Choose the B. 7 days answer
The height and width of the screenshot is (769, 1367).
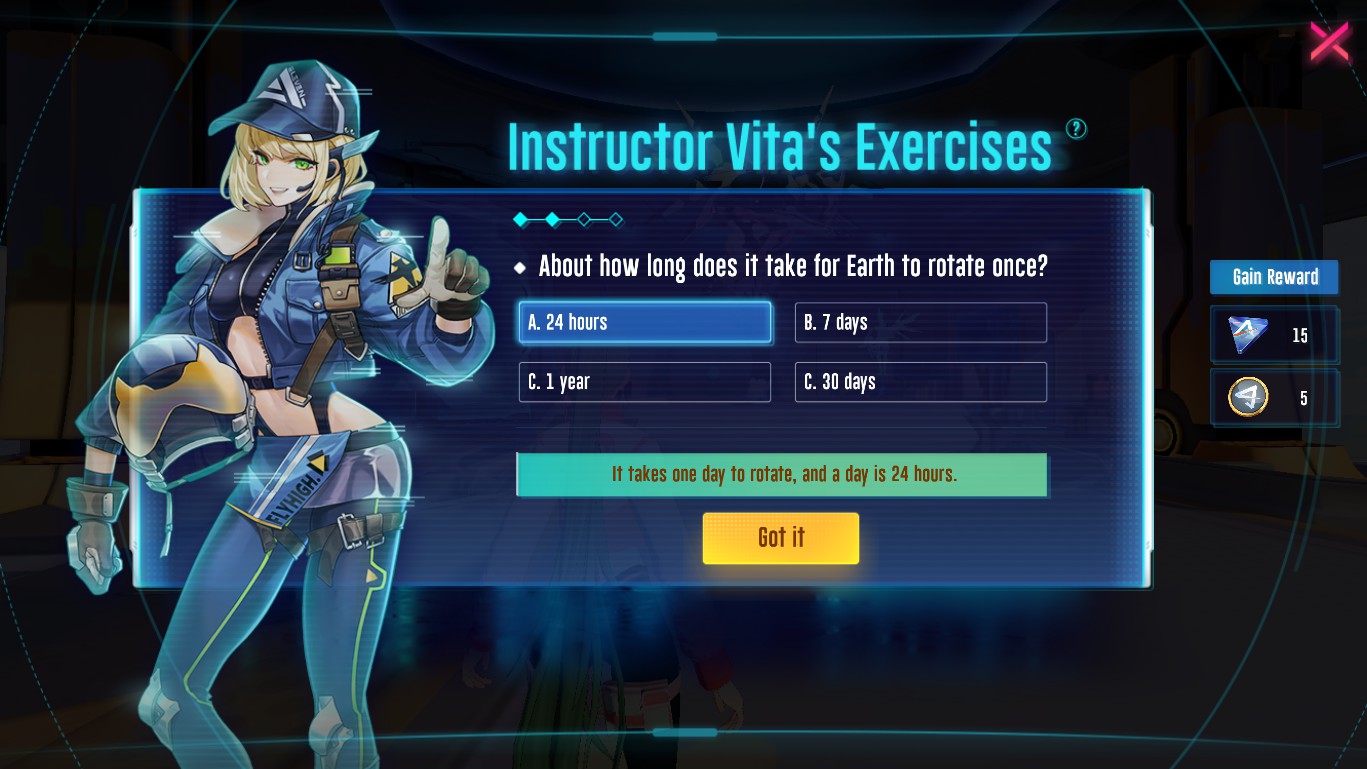coord(920,322)
